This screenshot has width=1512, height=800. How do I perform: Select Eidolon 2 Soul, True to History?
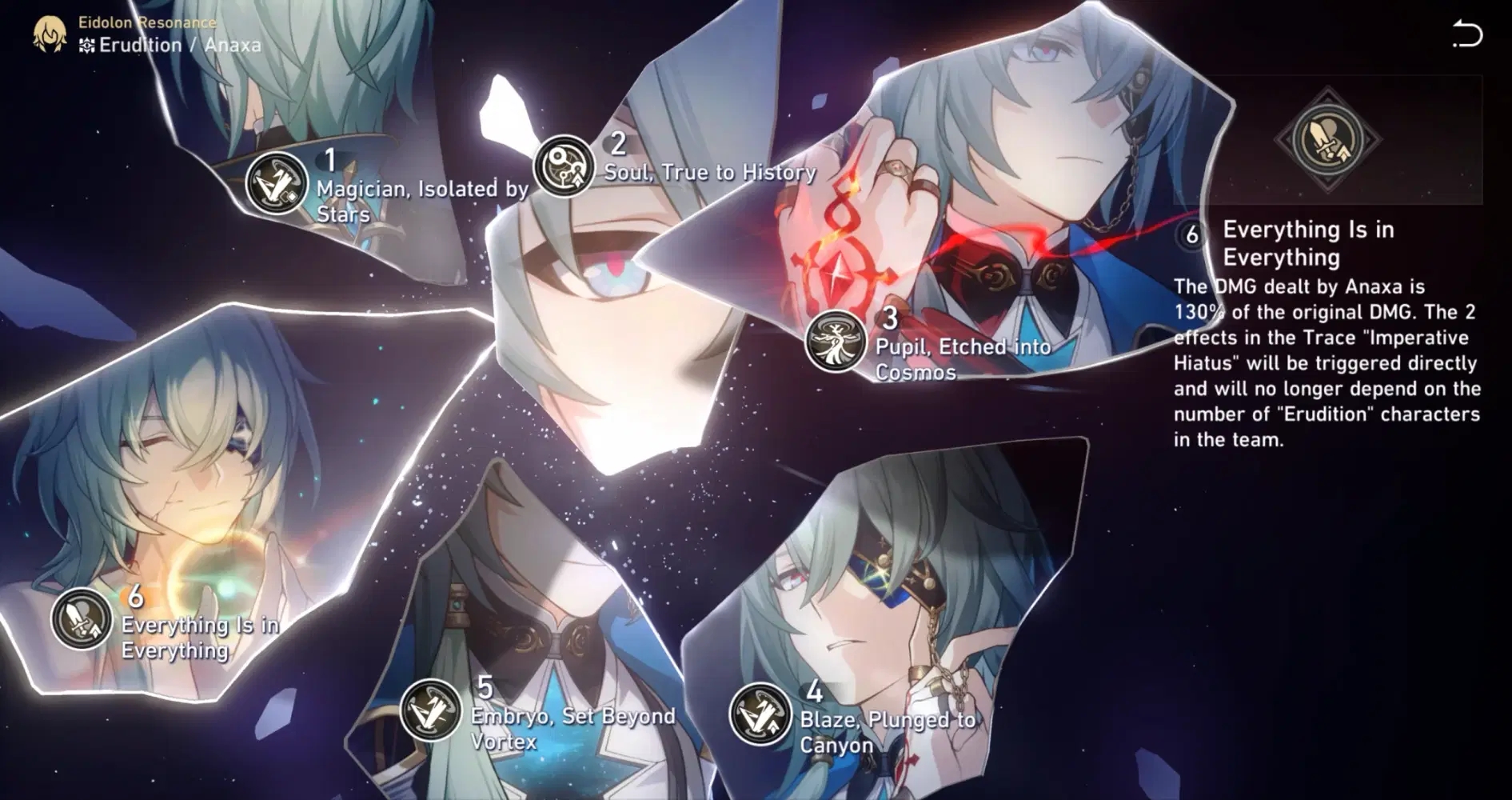point(564,166)
